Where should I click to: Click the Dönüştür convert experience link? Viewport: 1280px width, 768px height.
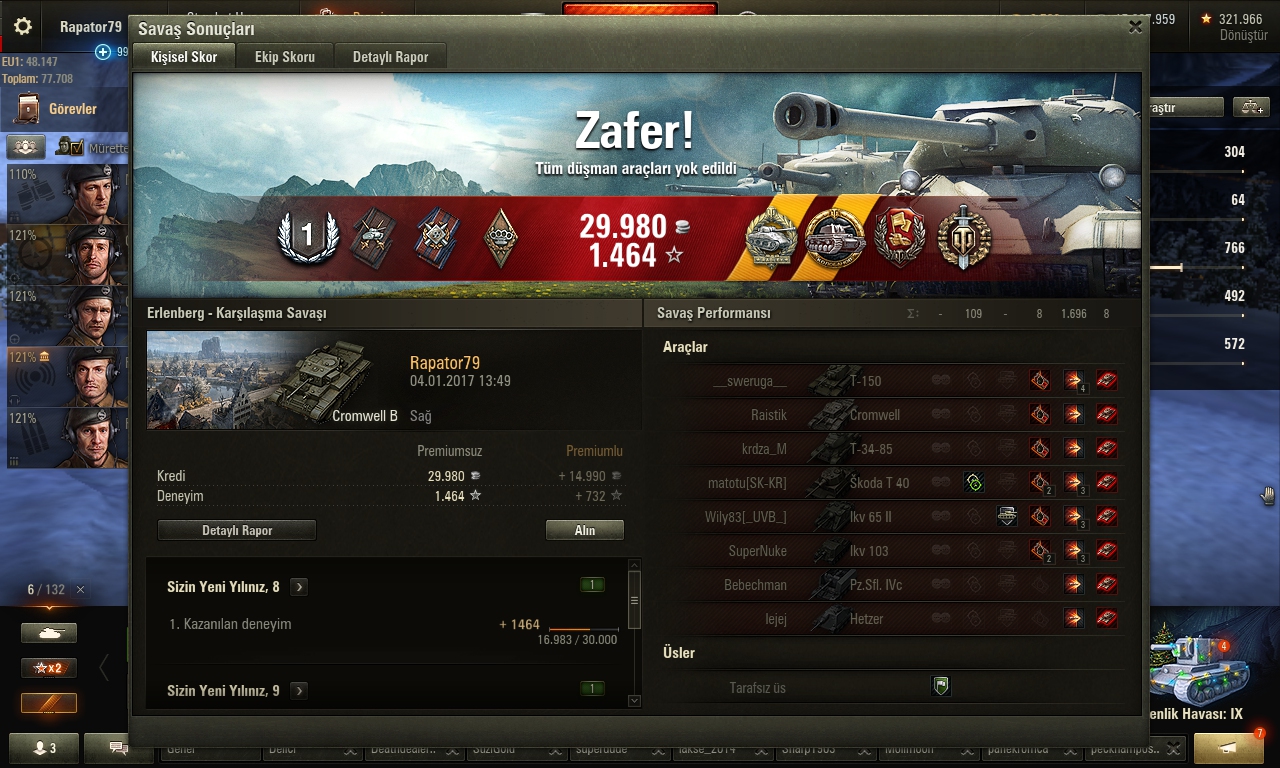(x=1243, y=36)
